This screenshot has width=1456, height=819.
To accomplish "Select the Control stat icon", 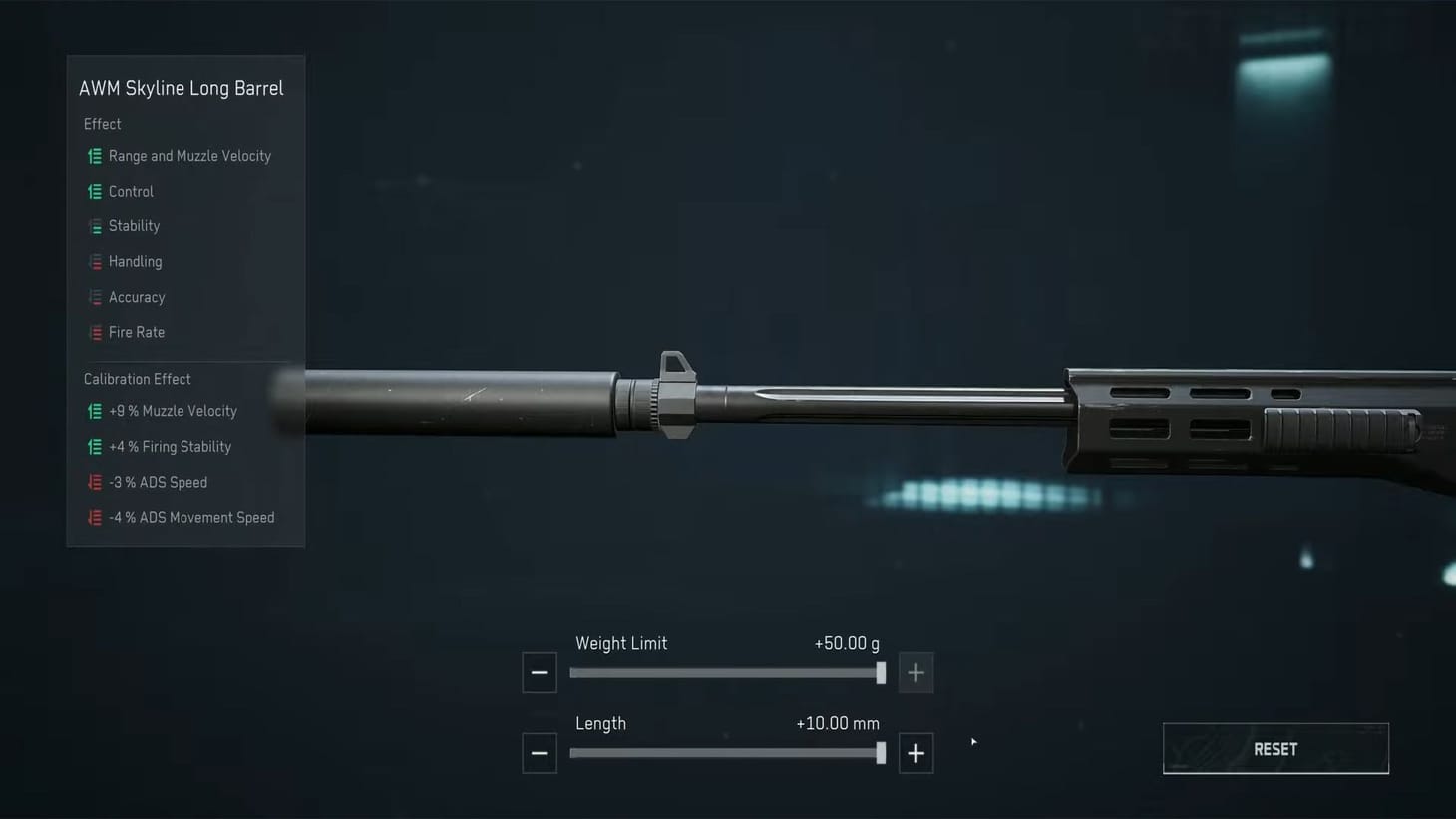I will [x=95, y=191].
